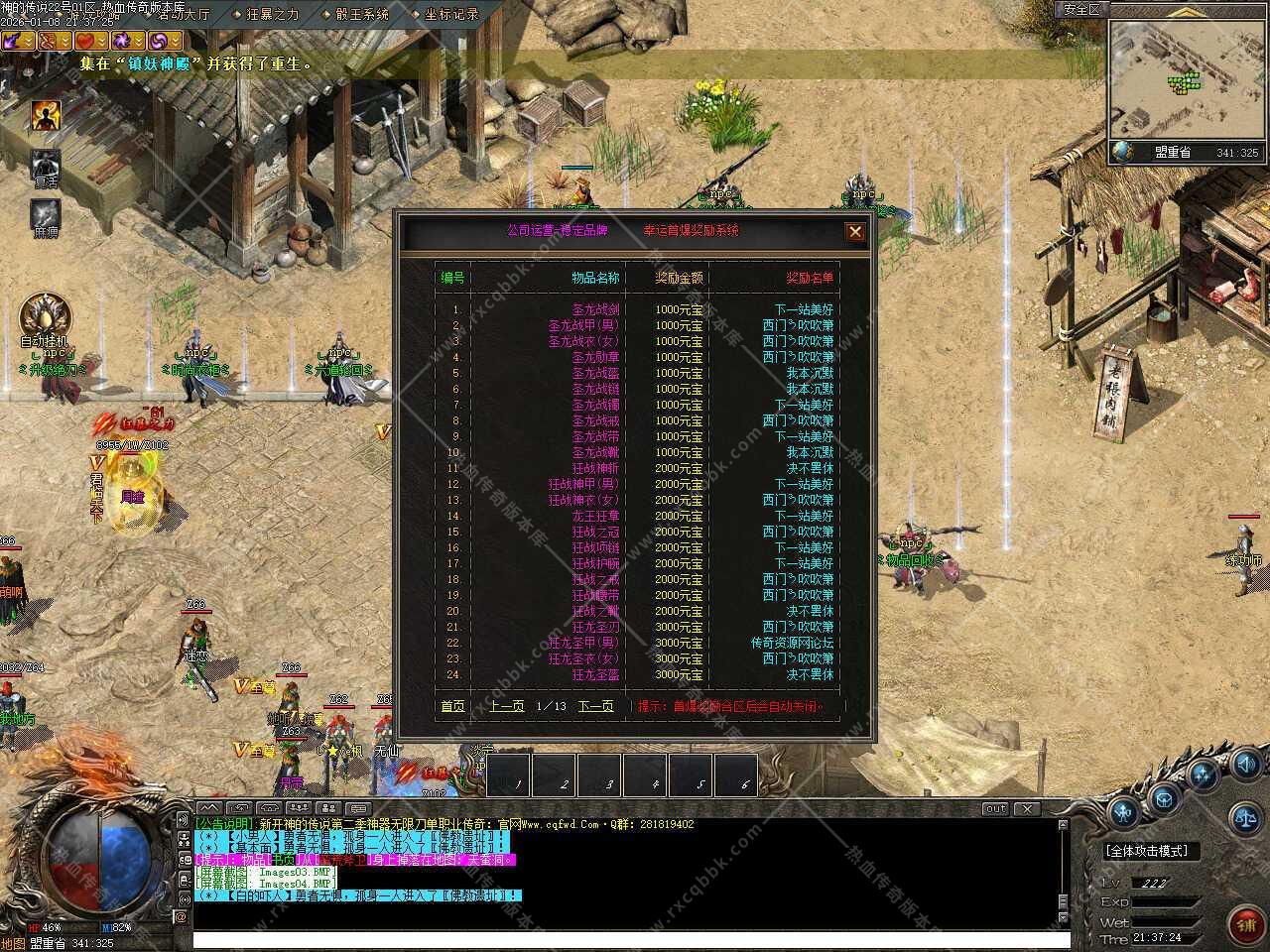Click the 麻痹 paralysis skill icon
The height and width of the screenshot is (952, 1270).
(46, 216)
